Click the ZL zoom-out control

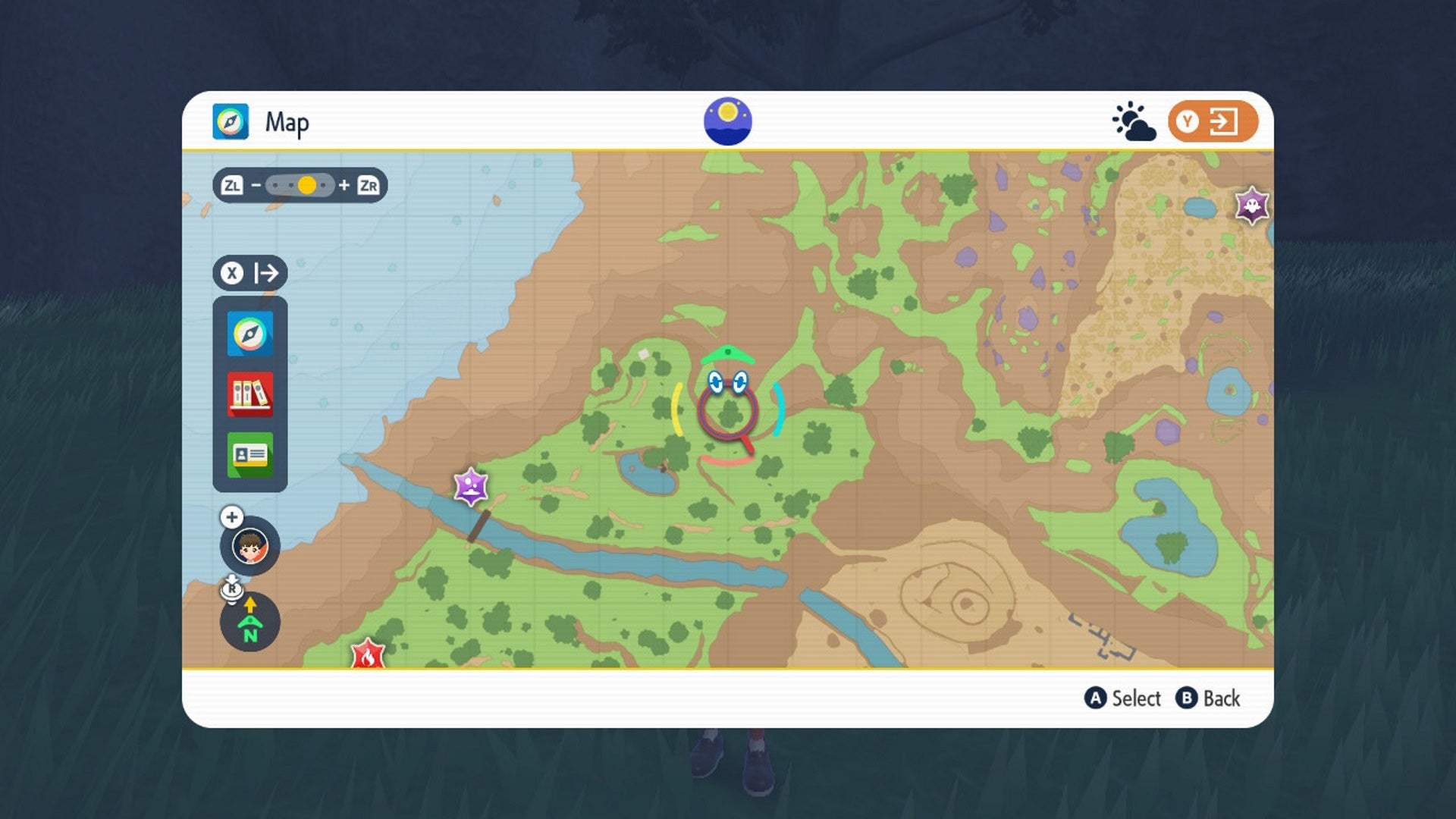pos(234,184)
